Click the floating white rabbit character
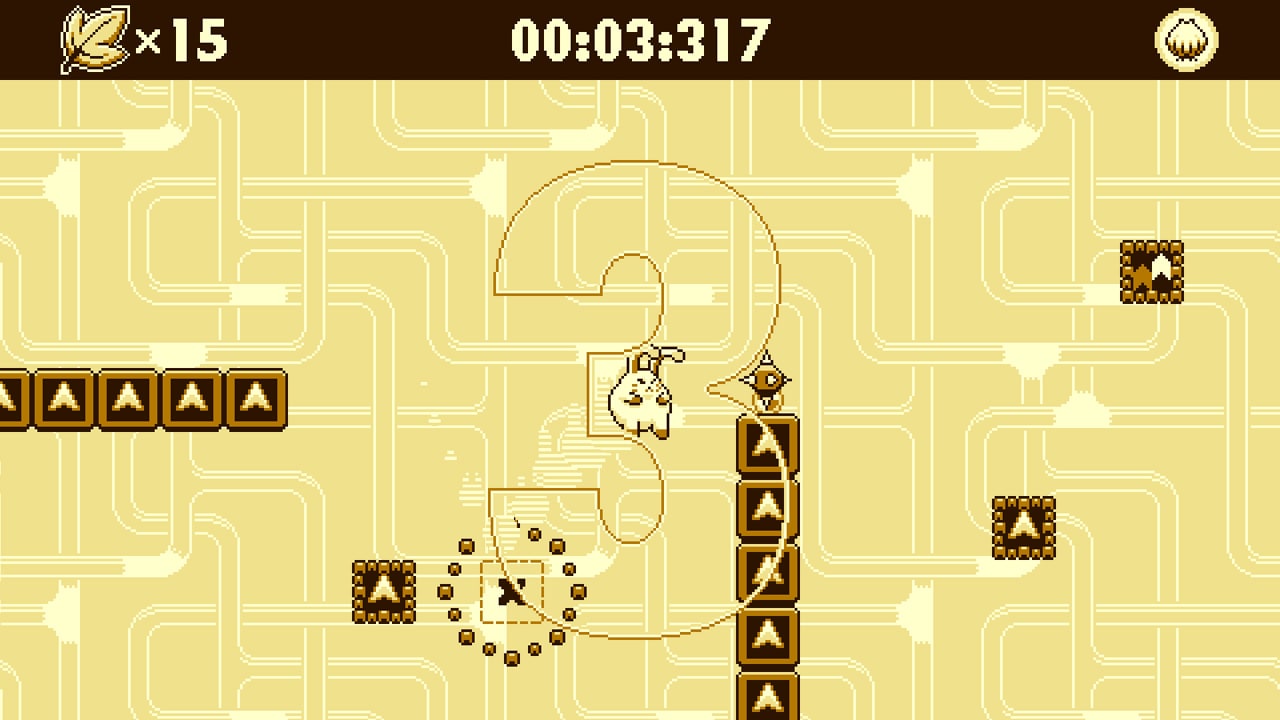This screenshot has height=720, width=1280. tap(640, 400)
